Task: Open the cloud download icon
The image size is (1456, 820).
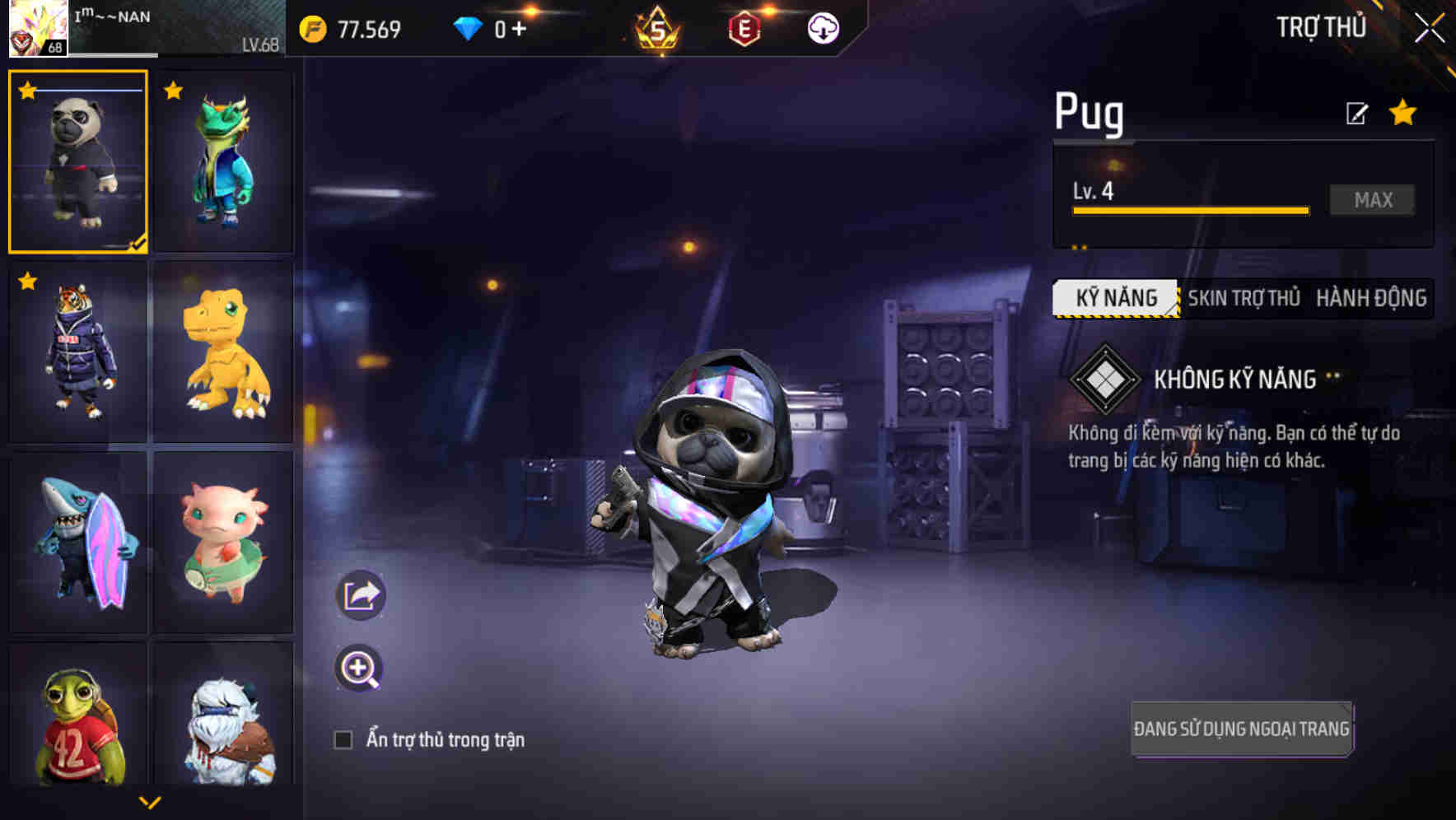Action: click(822, 27)
